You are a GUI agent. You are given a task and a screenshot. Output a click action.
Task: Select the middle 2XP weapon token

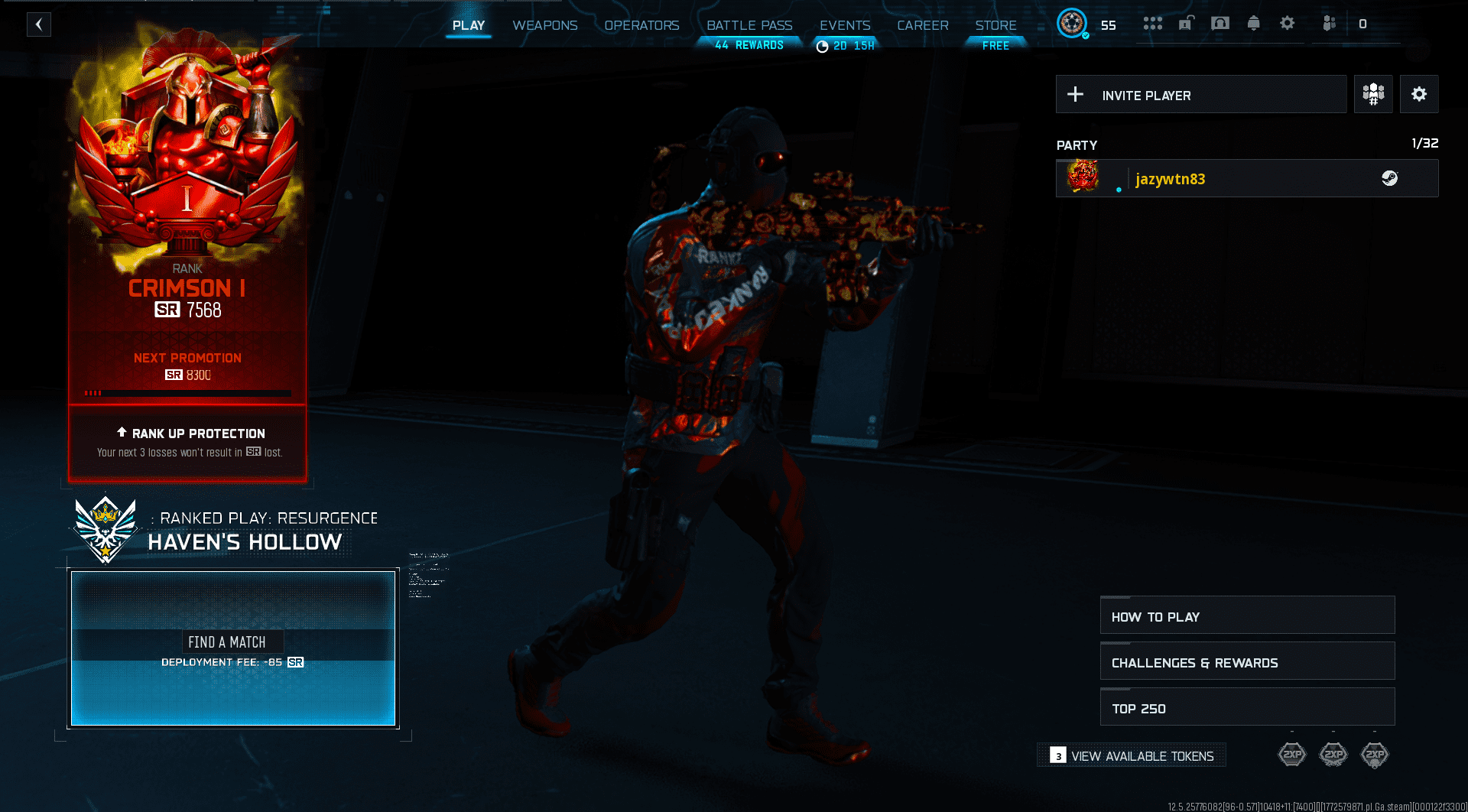coord(1333,755)
